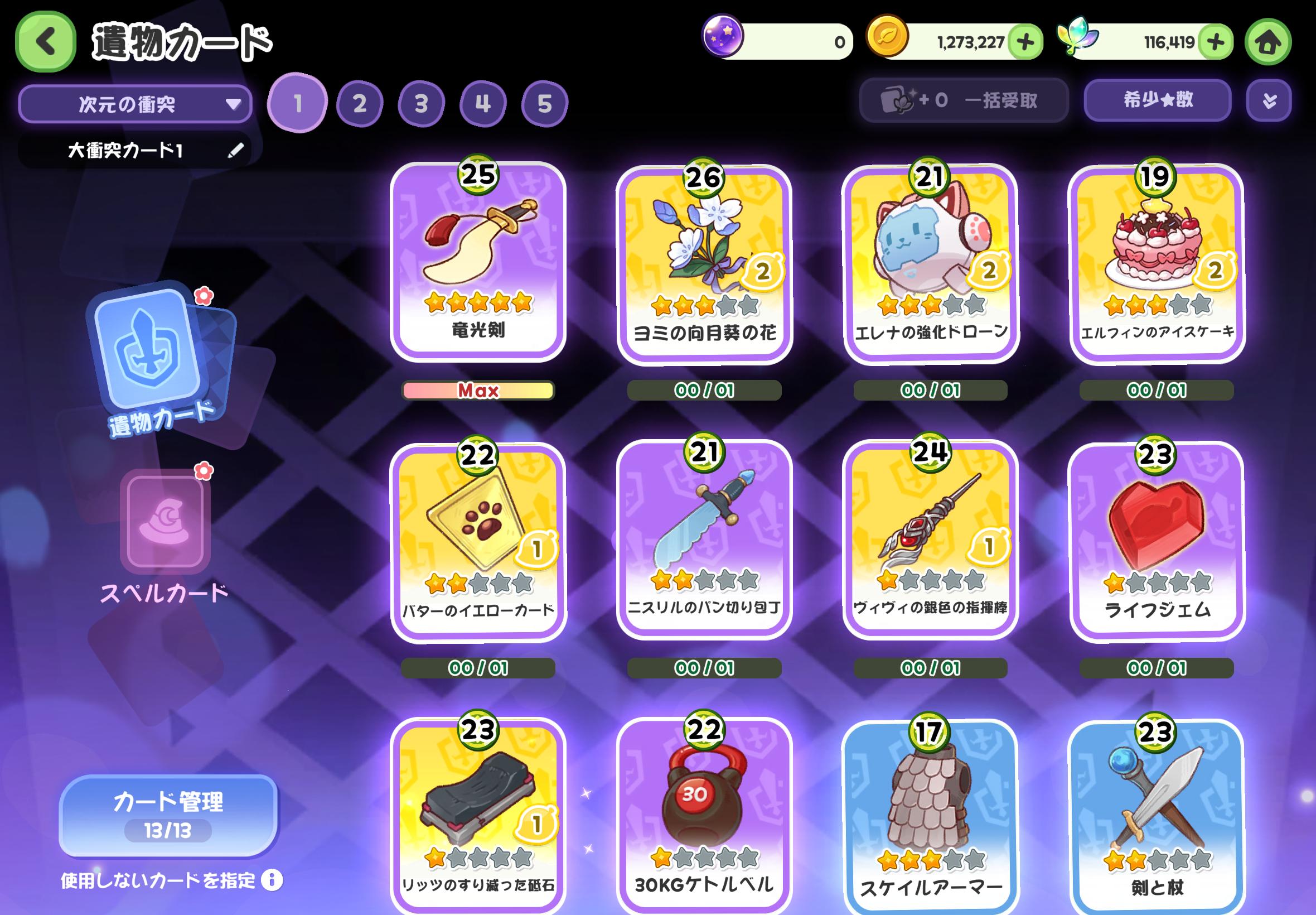Choose the エルフィンのアイスケーキ cake card

click(x=1156, y=264)
